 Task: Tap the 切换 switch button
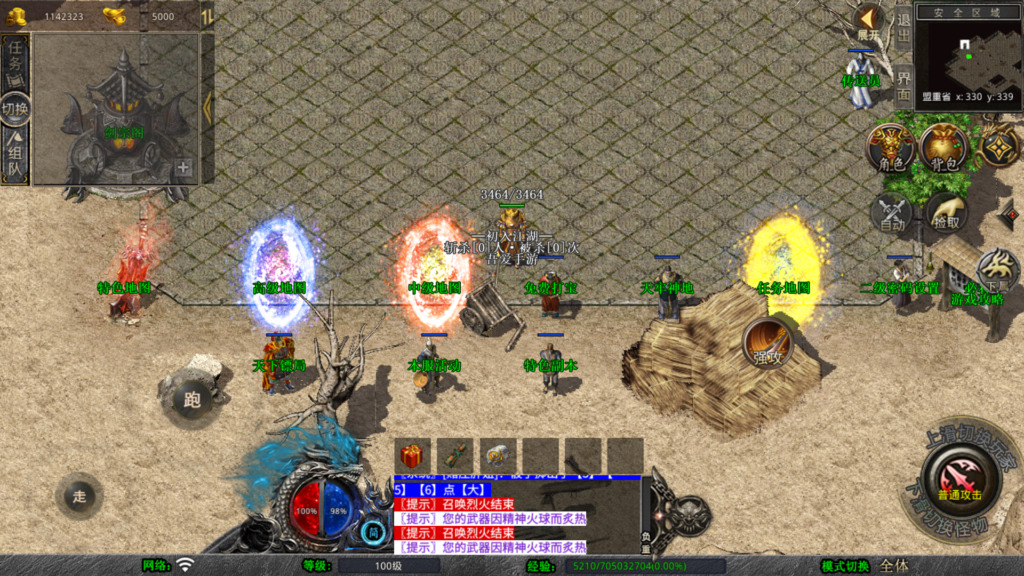[x=16, y=109]
